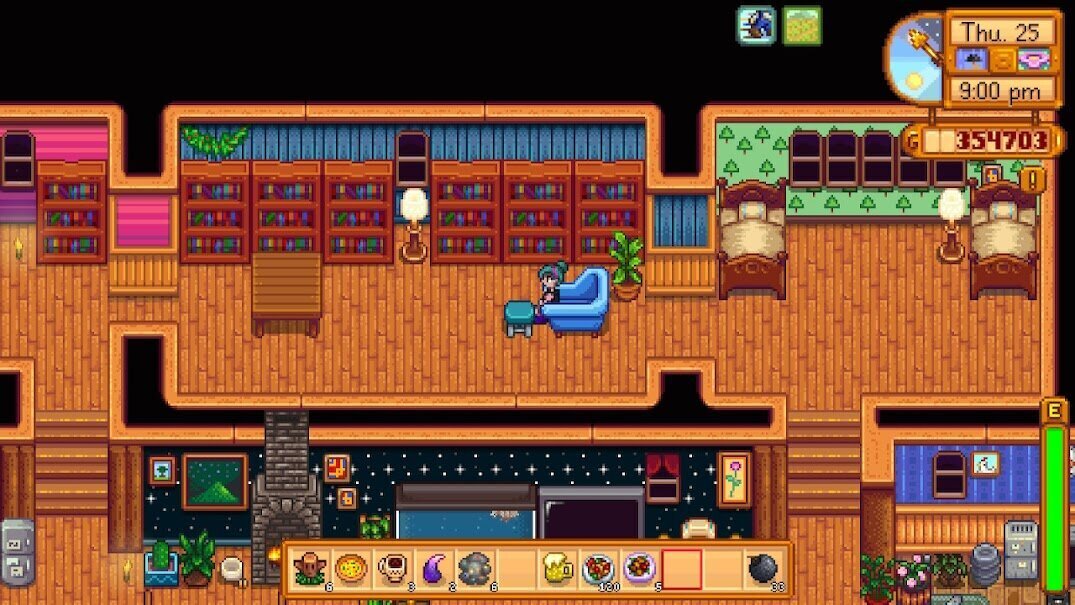Choose the salad plate with 120 count
This screenshot has height=605, width=1075.
[599, 569]
